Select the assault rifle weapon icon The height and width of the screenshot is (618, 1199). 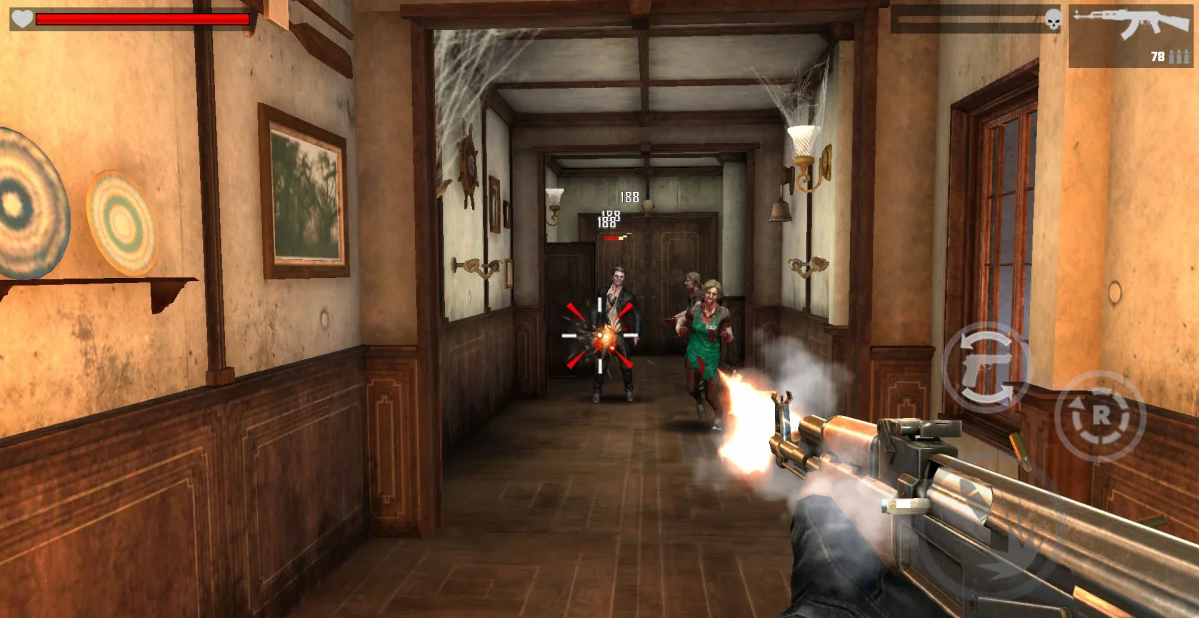pyautogui.click(x=1130, y=34)
